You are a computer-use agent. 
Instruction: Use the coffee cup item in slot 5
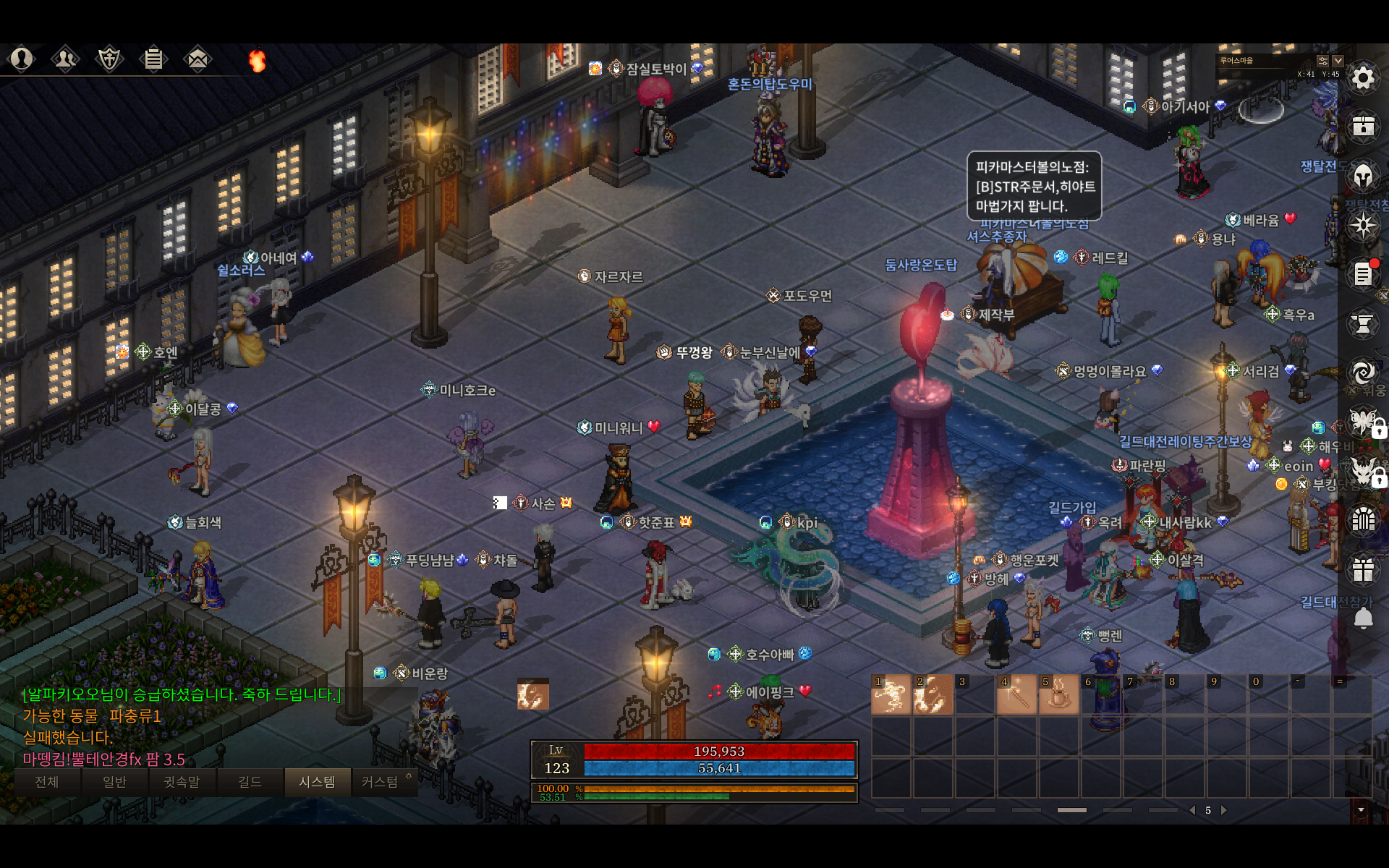[1058, 694]
